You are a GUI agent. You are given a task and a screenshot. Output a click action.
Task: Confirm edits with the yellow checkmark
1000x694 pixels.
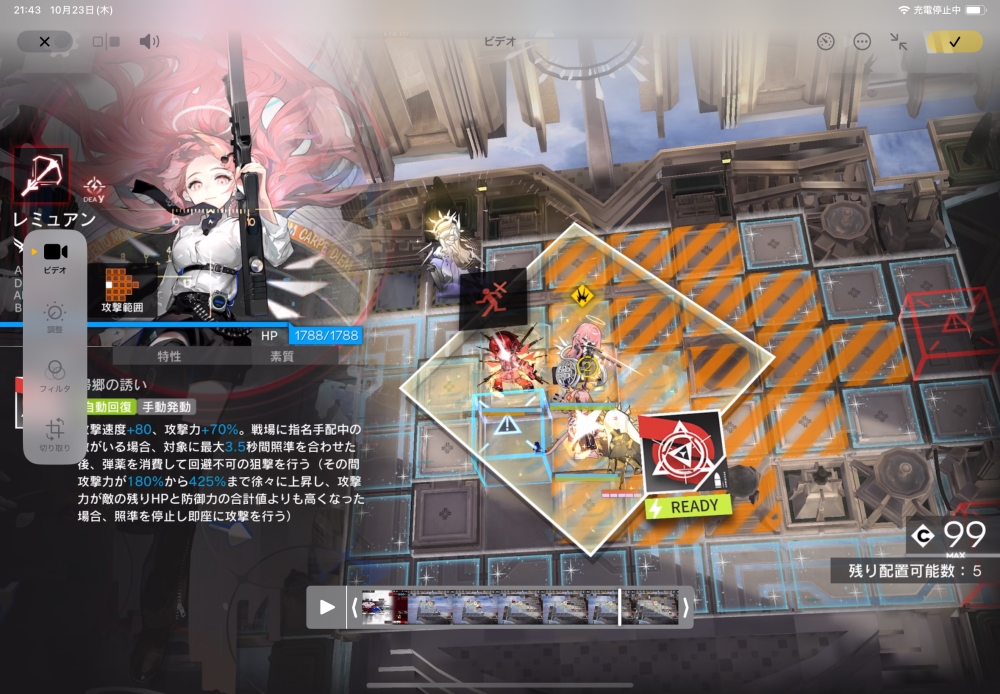(x=954, y=41)
